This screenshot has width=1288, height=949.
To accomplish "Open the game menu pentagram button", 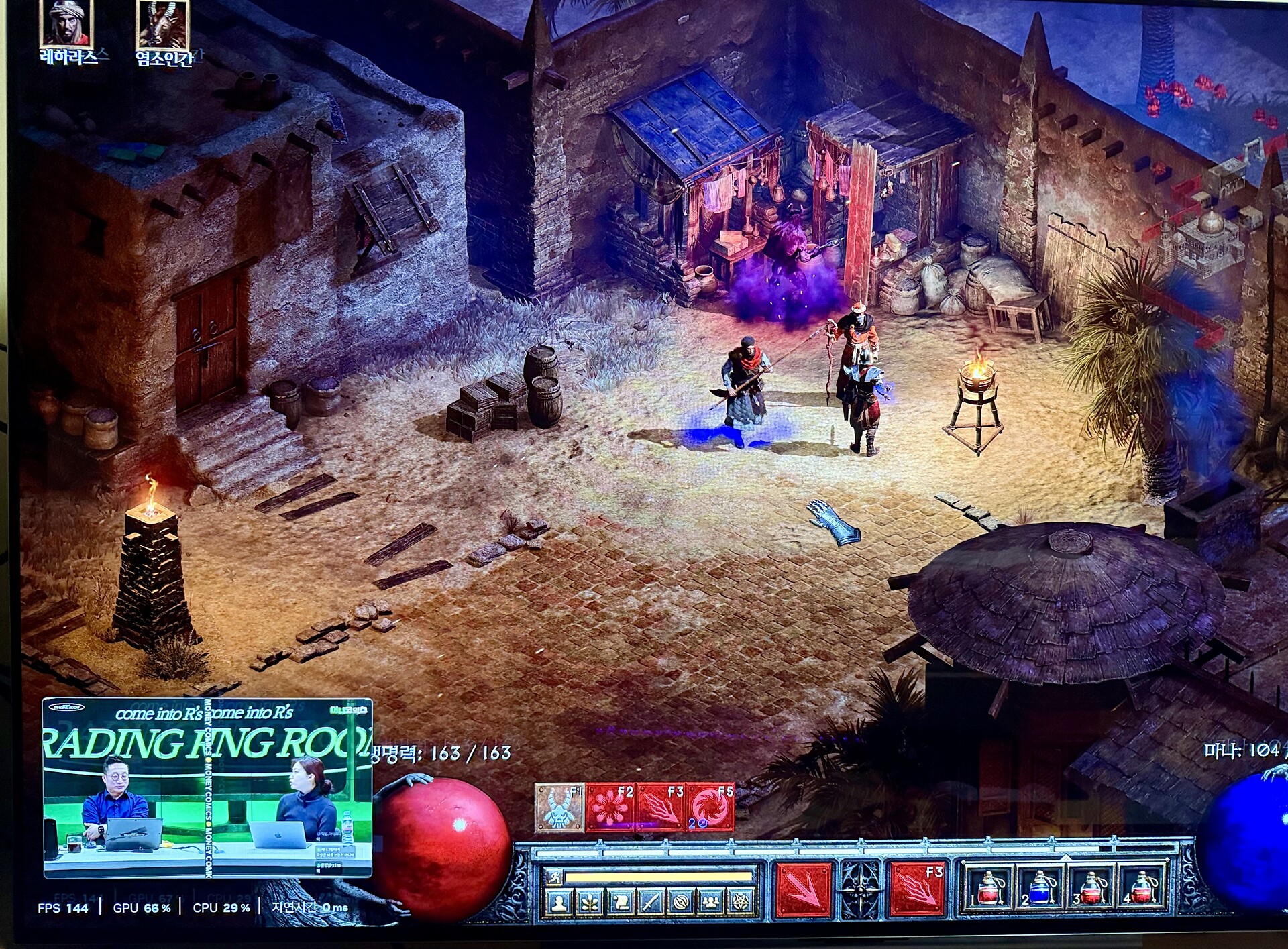I will pyautogui.click(x=741, y=903).
